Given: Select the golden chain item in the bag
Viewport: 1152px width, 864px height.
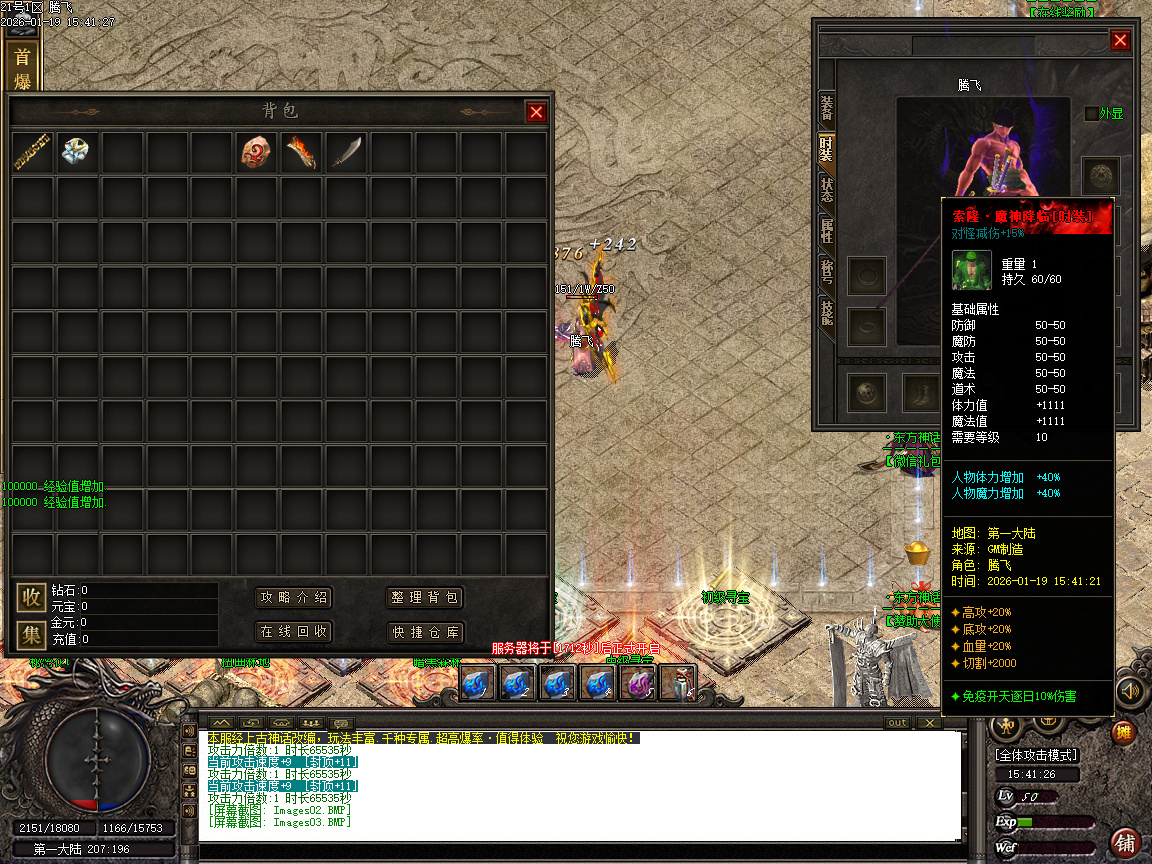Looking at the screenshot, I should pyautogui.click(x=33, y=152).
